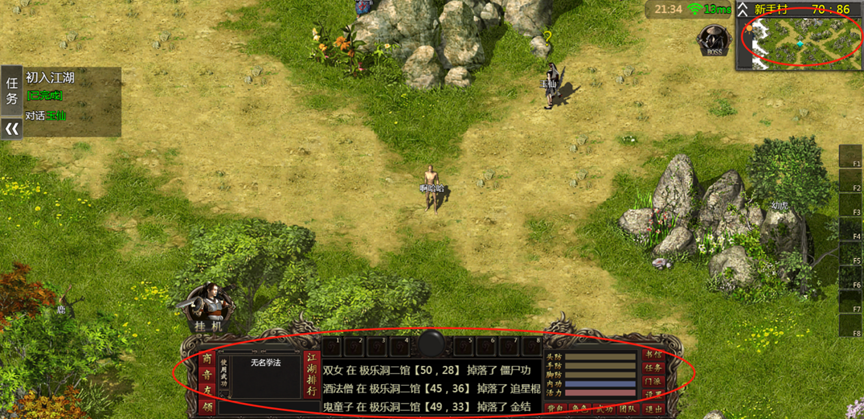Open the 任务 button in the bottom-right menu

pos(654,367)
